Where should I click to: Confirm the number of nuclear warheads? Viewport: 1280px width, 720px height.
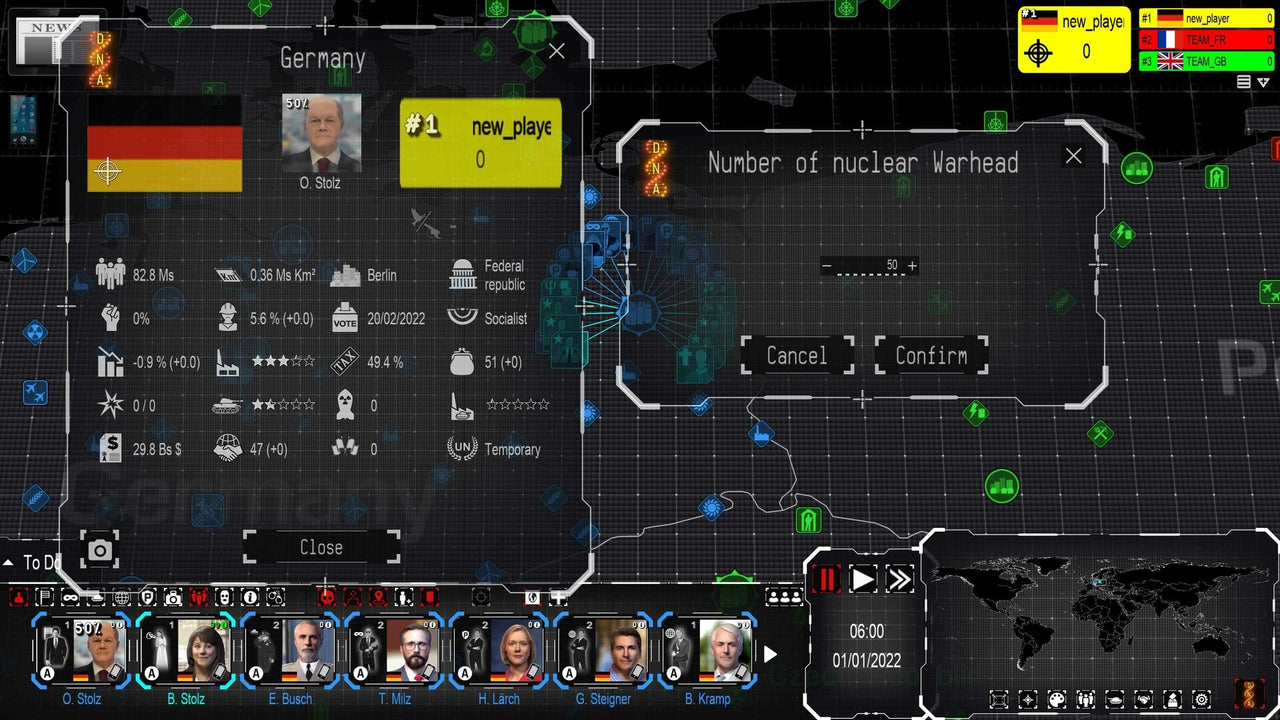pyautogui.click(x=931, y=355)
